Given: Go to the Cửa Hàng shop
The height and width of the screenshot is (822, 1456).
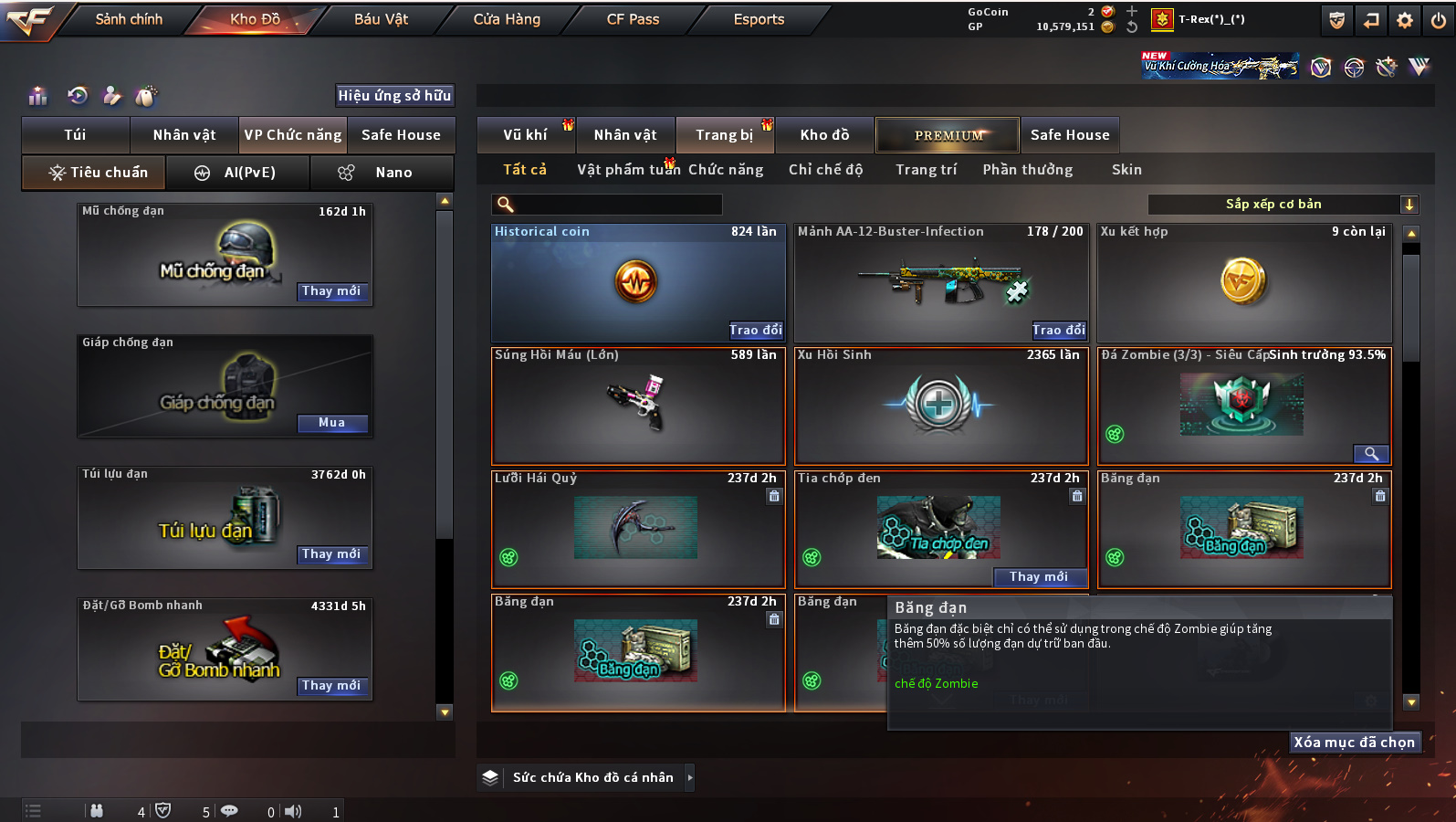Looking at the screenshot, I should pos(507,19).
